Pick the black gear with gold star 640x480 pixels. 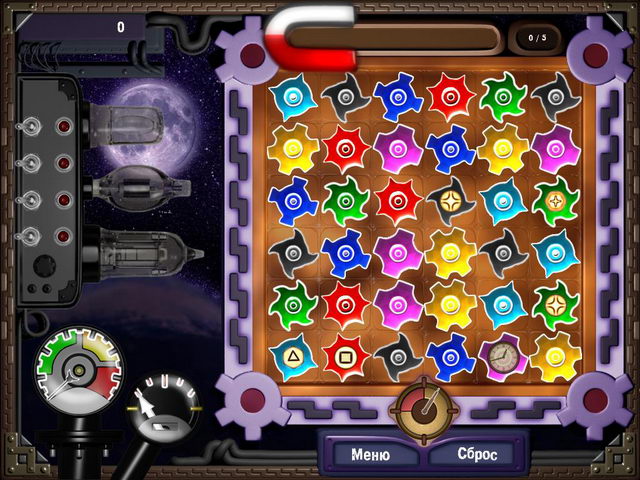449,201
